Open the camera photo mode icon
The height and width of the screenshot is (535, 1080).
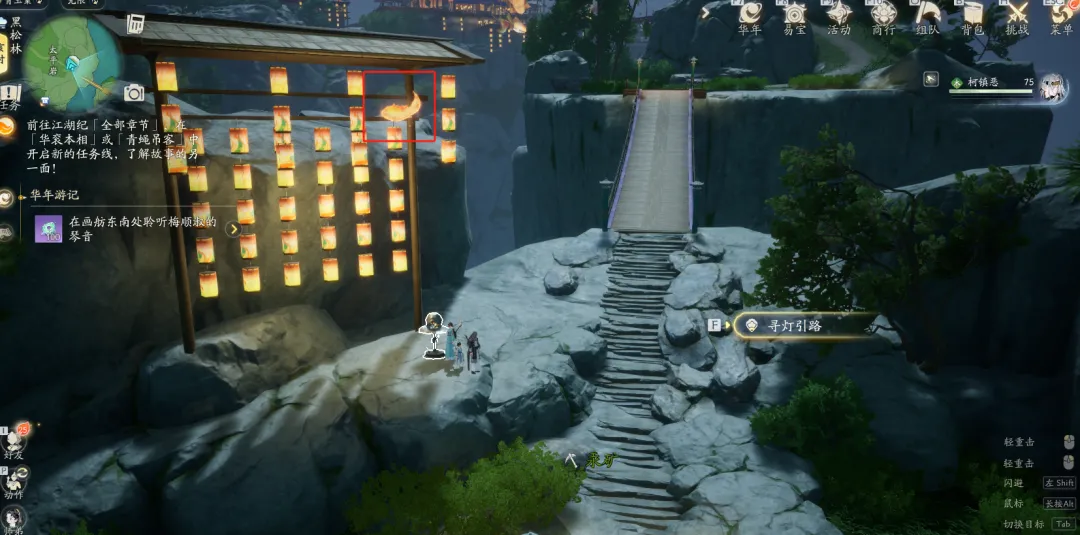click(x=134, y=93)
